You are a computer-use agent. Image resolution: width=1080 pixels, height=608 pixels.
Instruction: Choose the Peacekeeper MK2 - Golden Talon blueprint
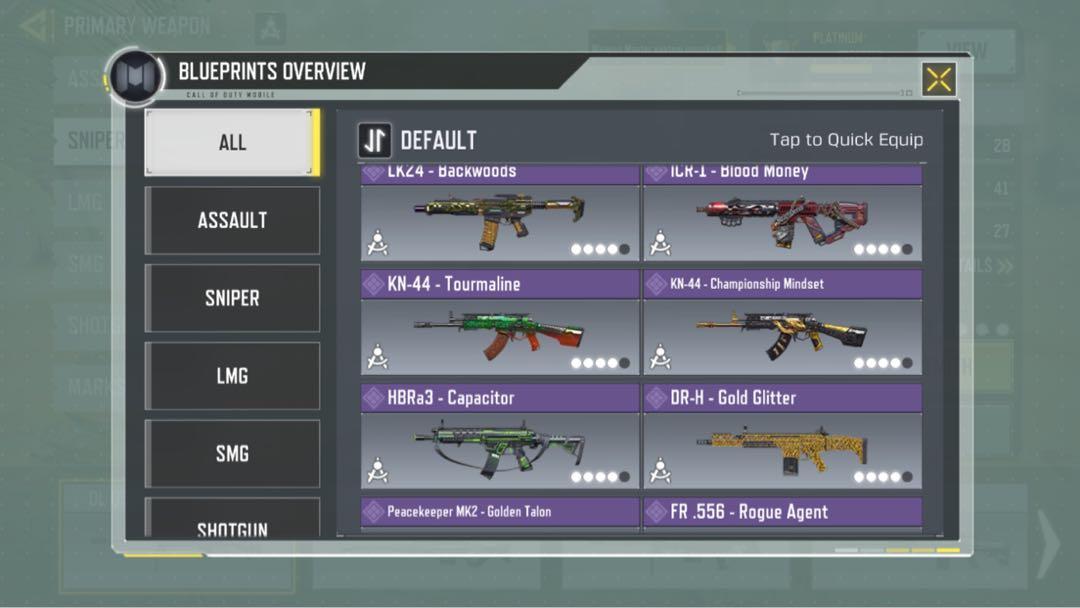(x=499, y=513)
